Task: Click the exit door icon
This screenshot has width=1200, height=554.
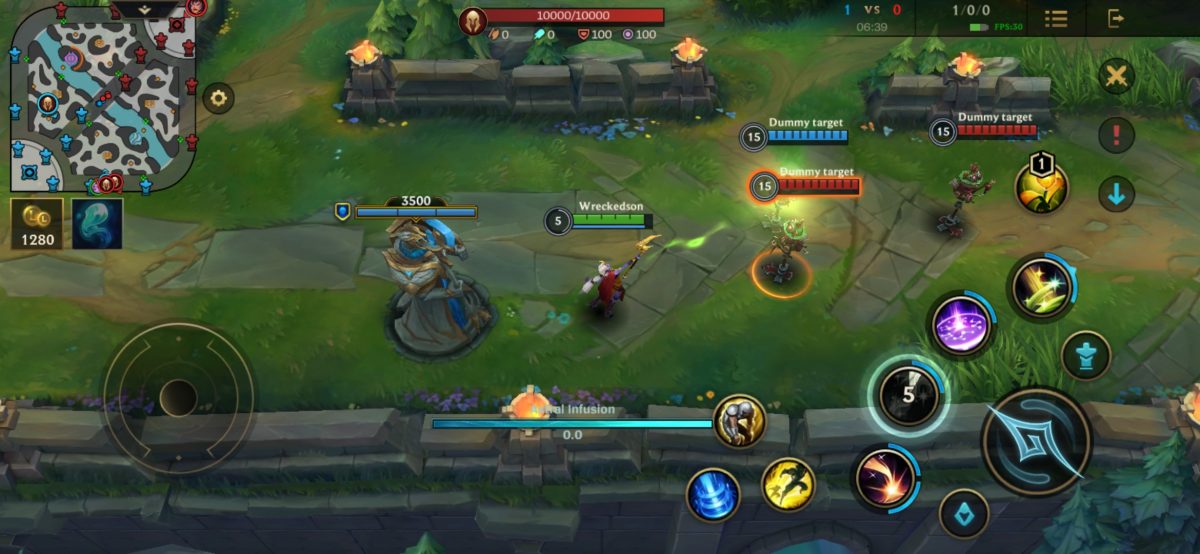Action: tap(1116, 18)
